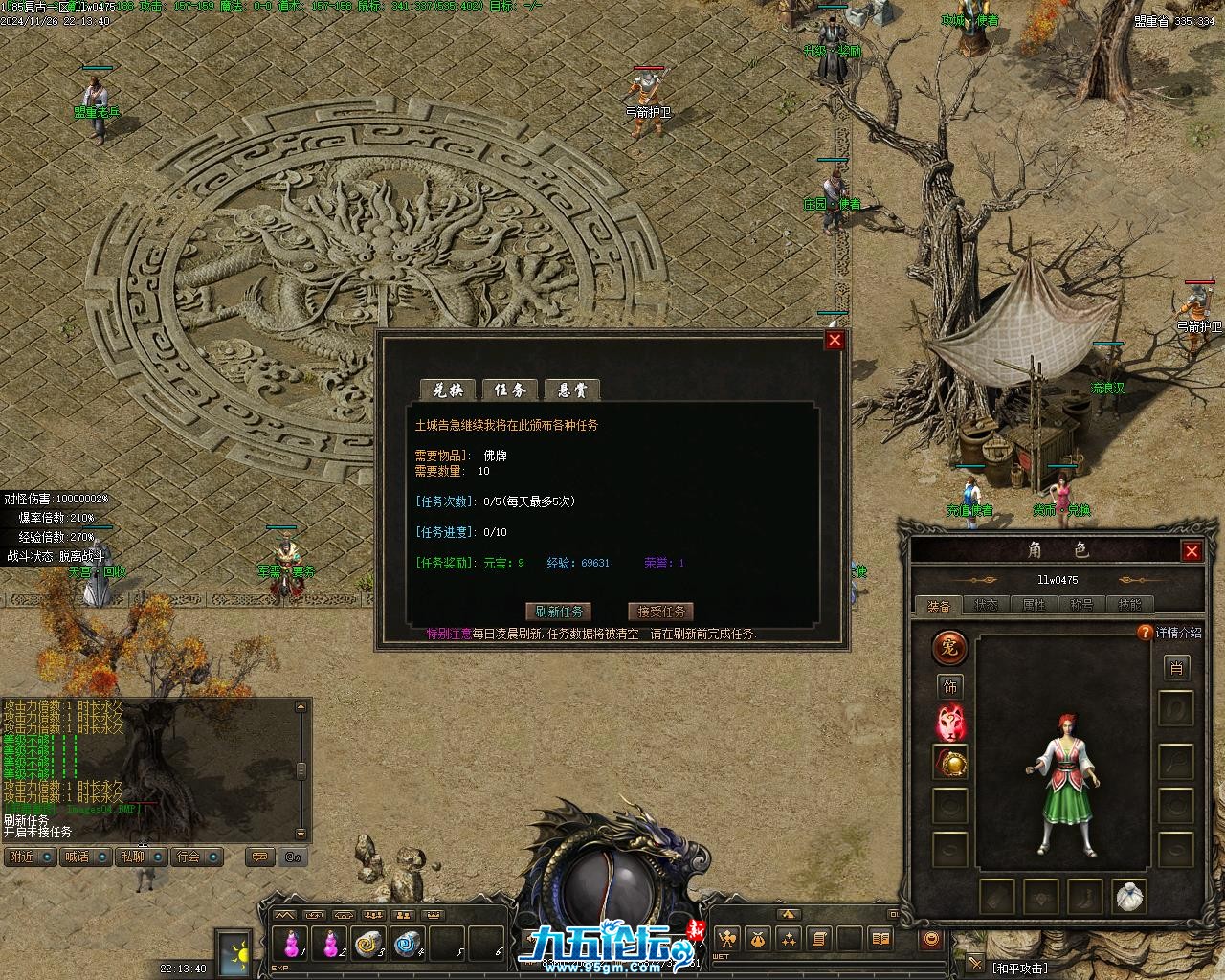Click the round 宠 pet button

pyautogui.click(x=950, y=648)
